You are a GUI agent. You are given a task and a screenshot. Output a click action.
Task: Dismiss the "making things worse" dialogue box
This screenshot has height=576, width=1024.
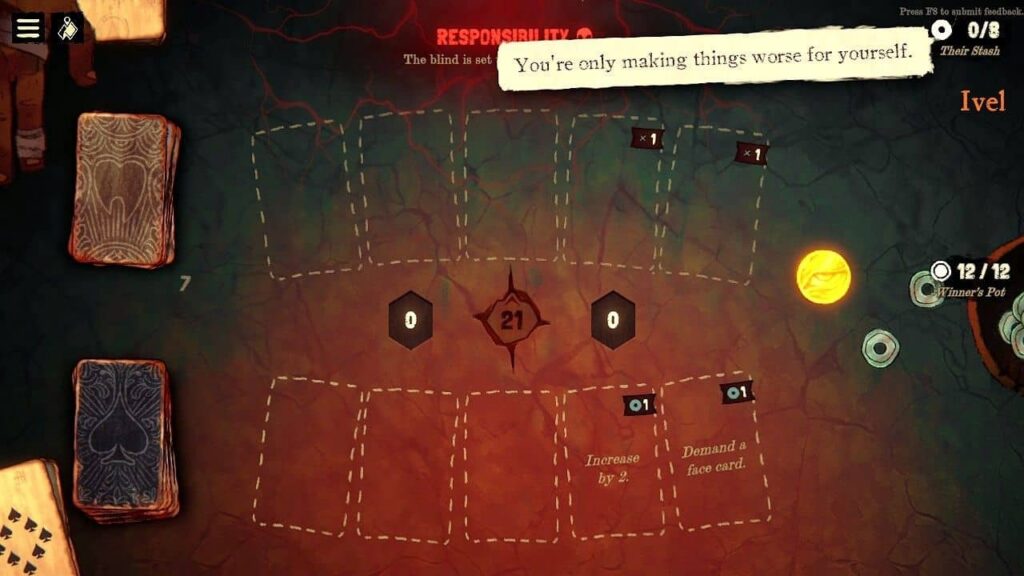(714, 63)
